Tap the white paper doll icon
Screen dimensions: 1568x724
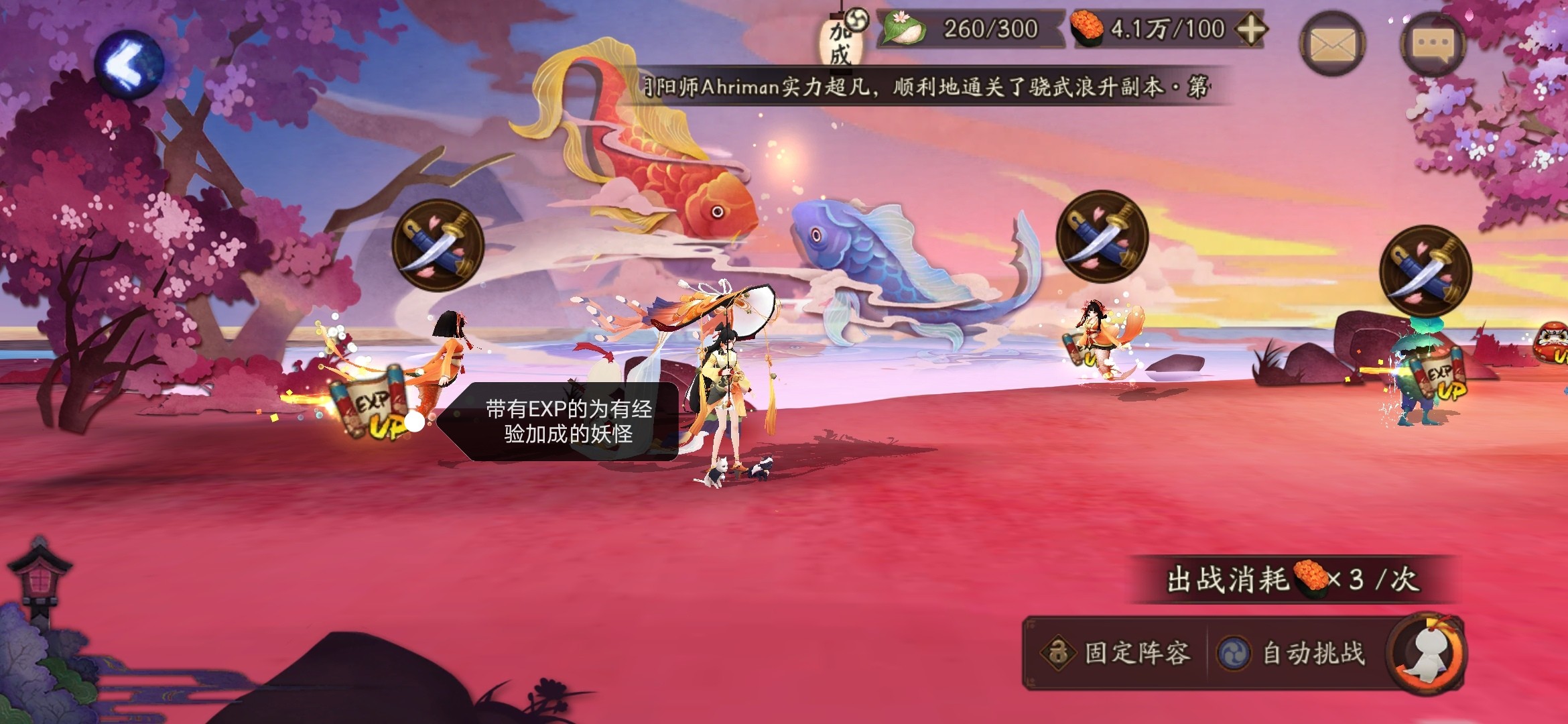[x=1429, y=653]
